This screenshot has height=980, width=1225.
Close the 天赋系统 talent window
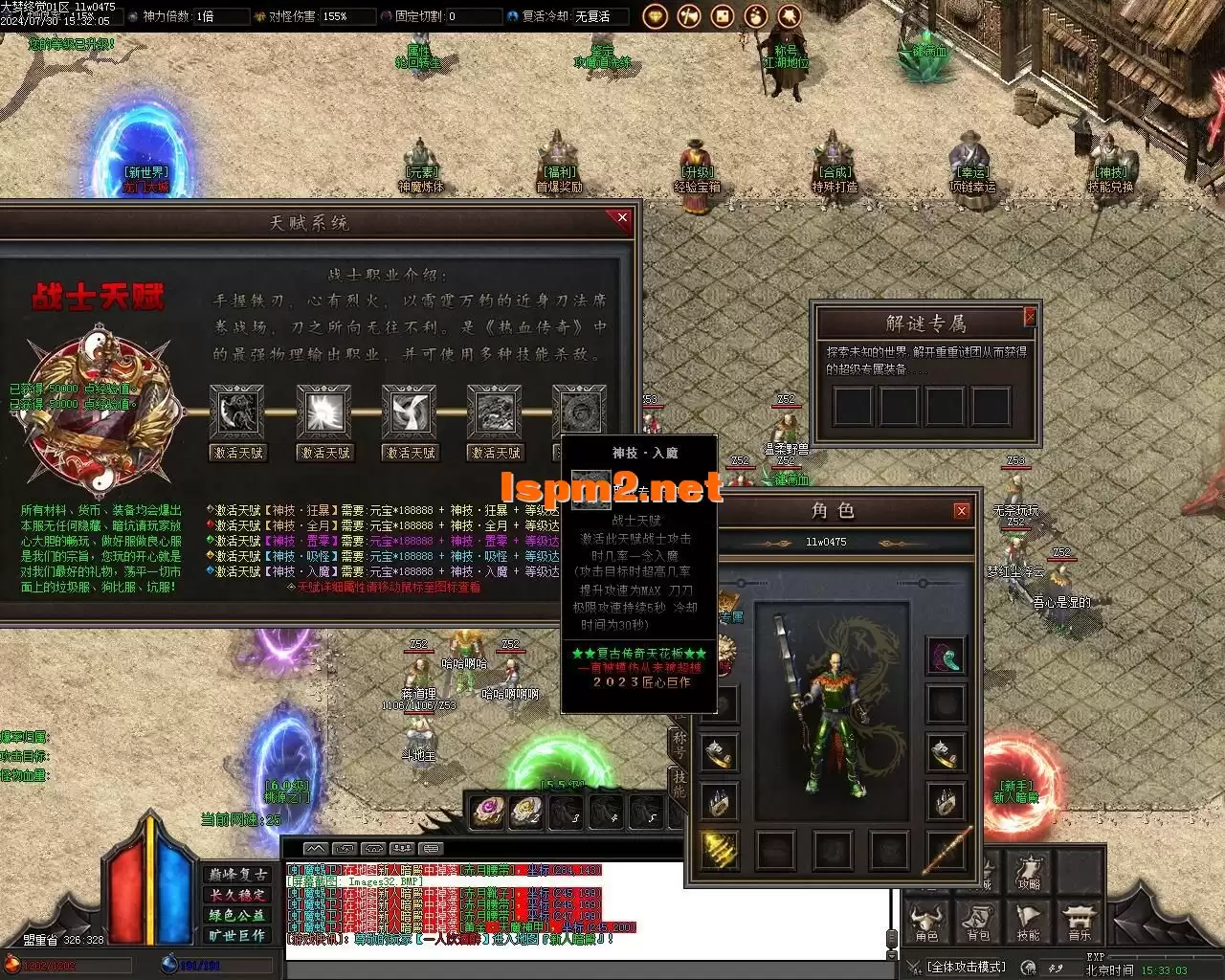coord(622,218)
